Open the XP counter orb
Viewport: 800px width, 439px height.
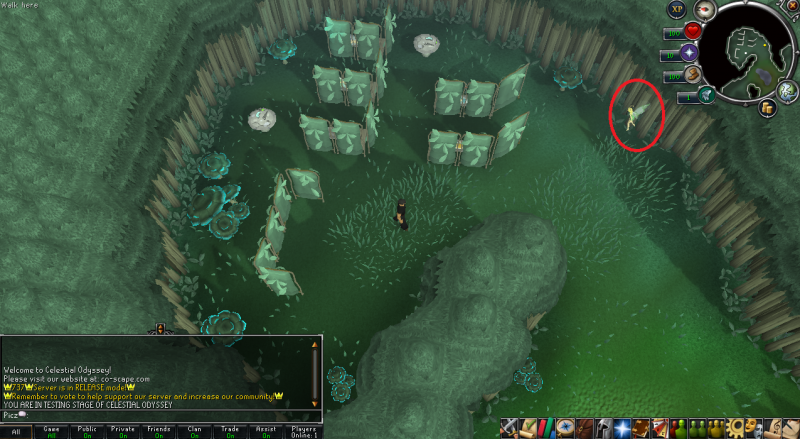pos(677,9)
